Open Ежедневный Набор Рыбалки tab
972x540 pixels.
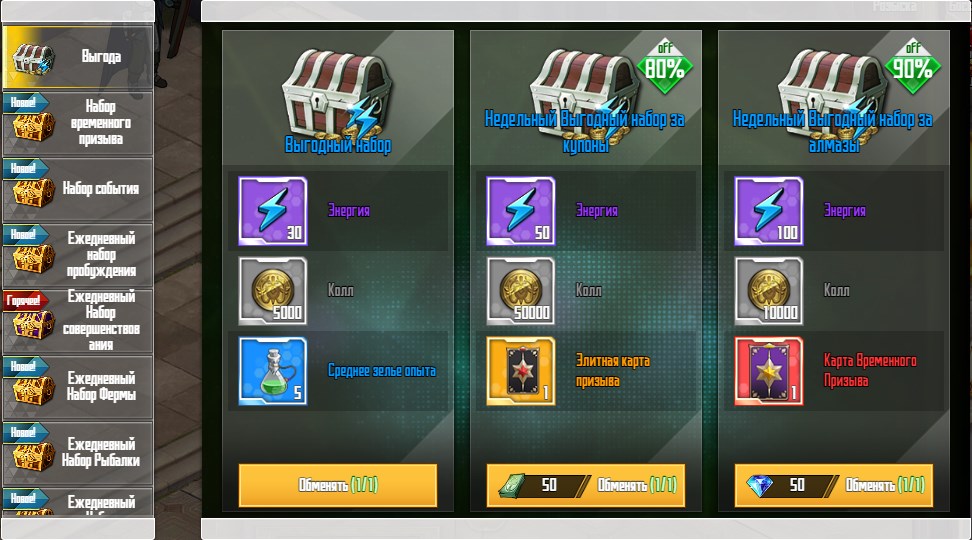78,453
